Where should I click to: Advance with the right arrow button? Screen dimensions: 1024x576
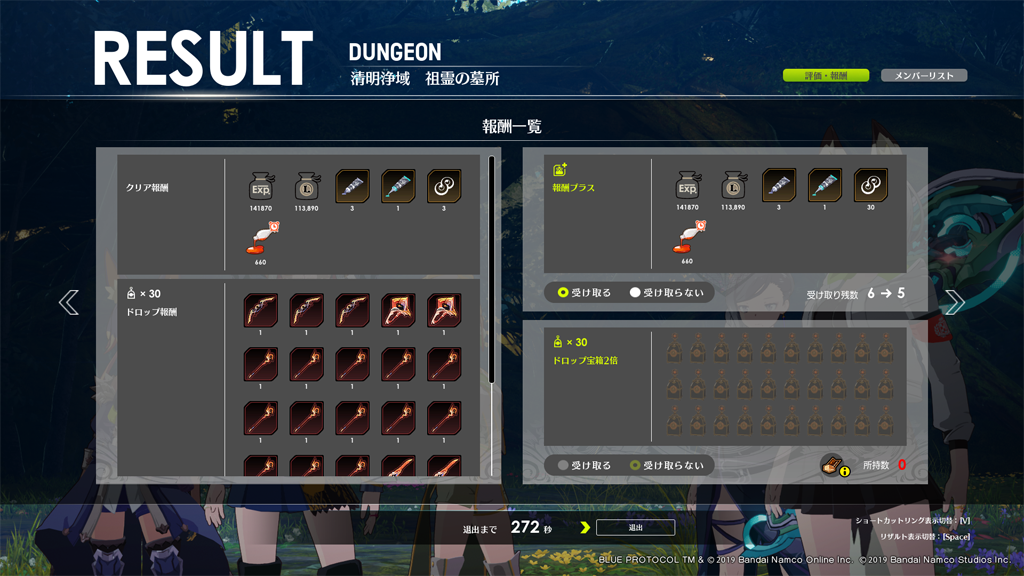pyautogui.click(x=954, y=302)
